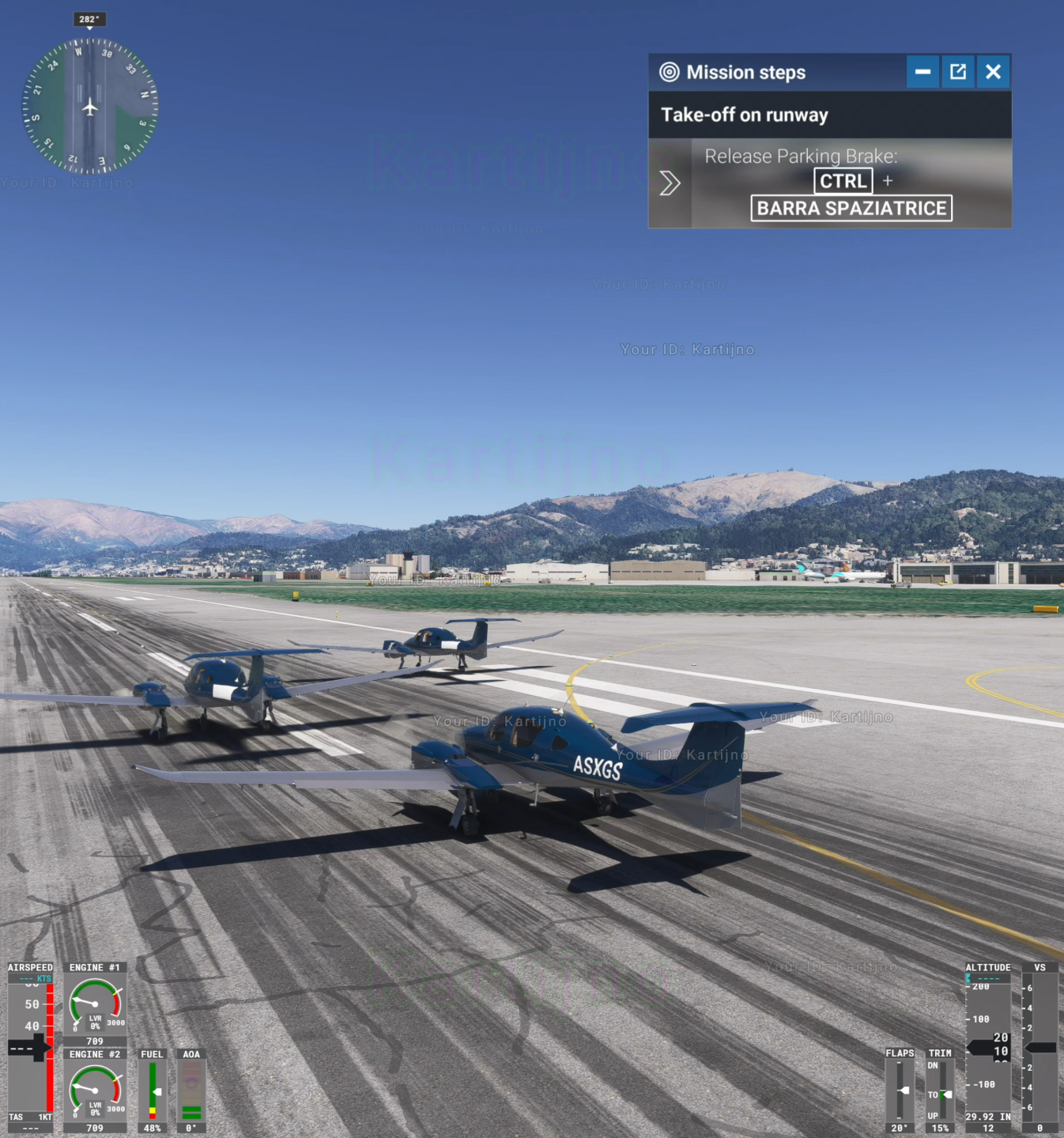Pop out the Mission steps window
The height and width of the screenshot is (1138, 1064).
pos(958,72)
